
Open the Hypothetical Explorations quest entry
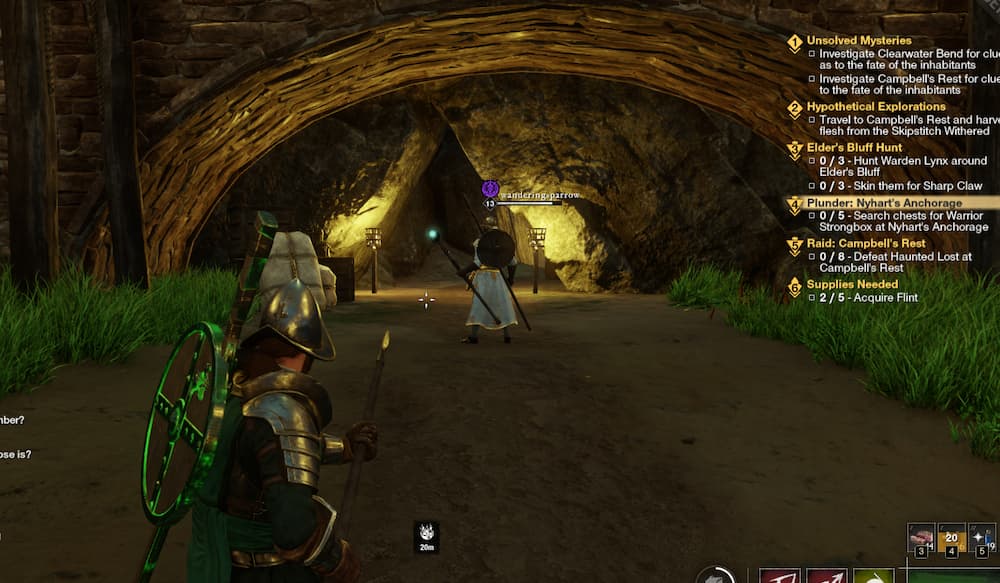point(875,106)
